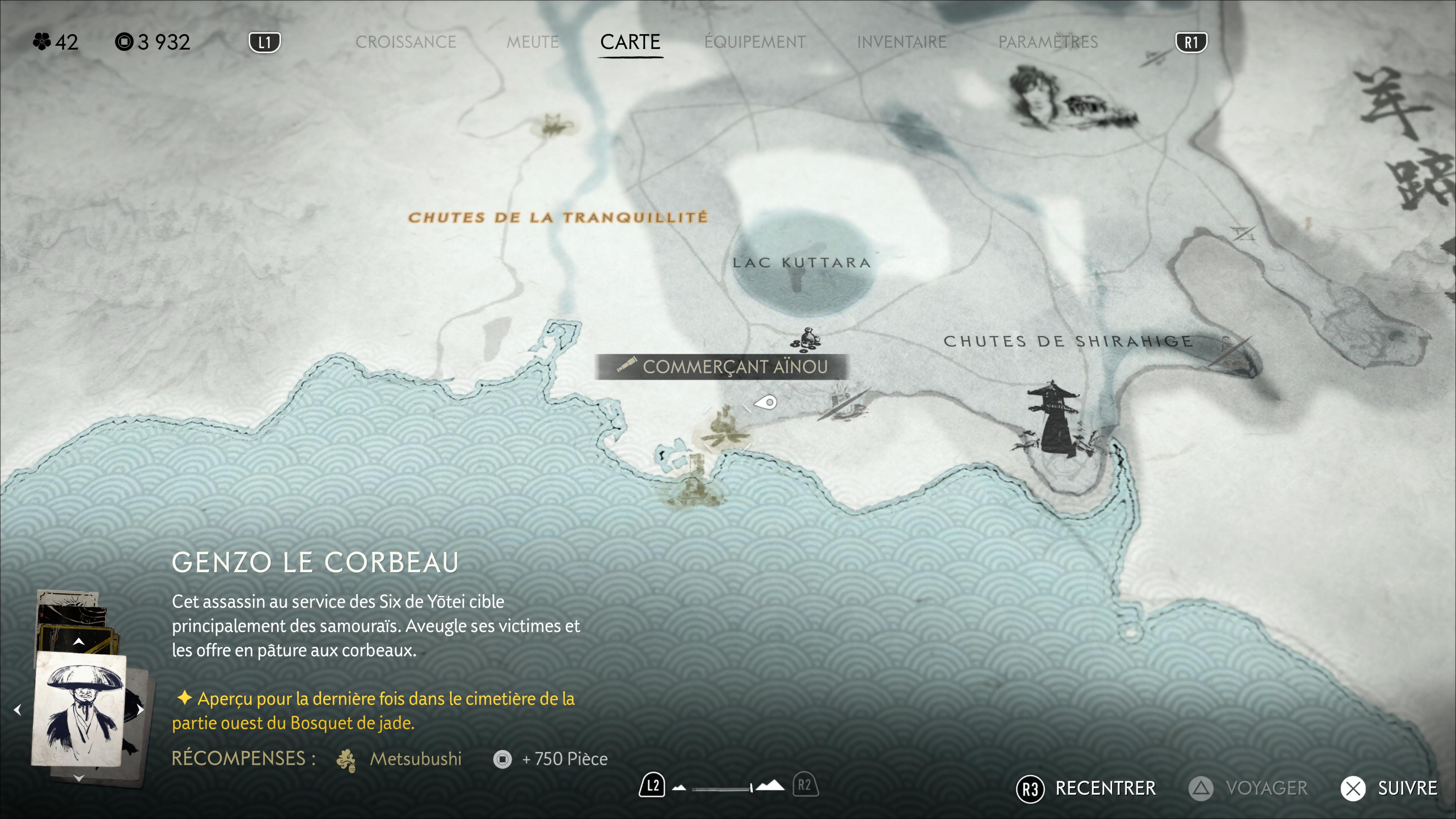Show the Paramètres tab
This screenshot has width=1456, height=819.
[1048, 42]
